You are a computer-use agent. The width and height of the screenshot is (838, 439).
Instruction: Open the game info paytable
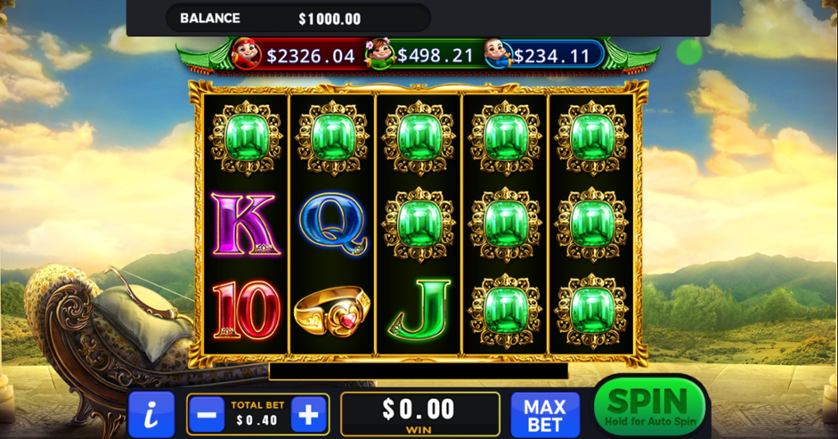[x=151, y=413]
